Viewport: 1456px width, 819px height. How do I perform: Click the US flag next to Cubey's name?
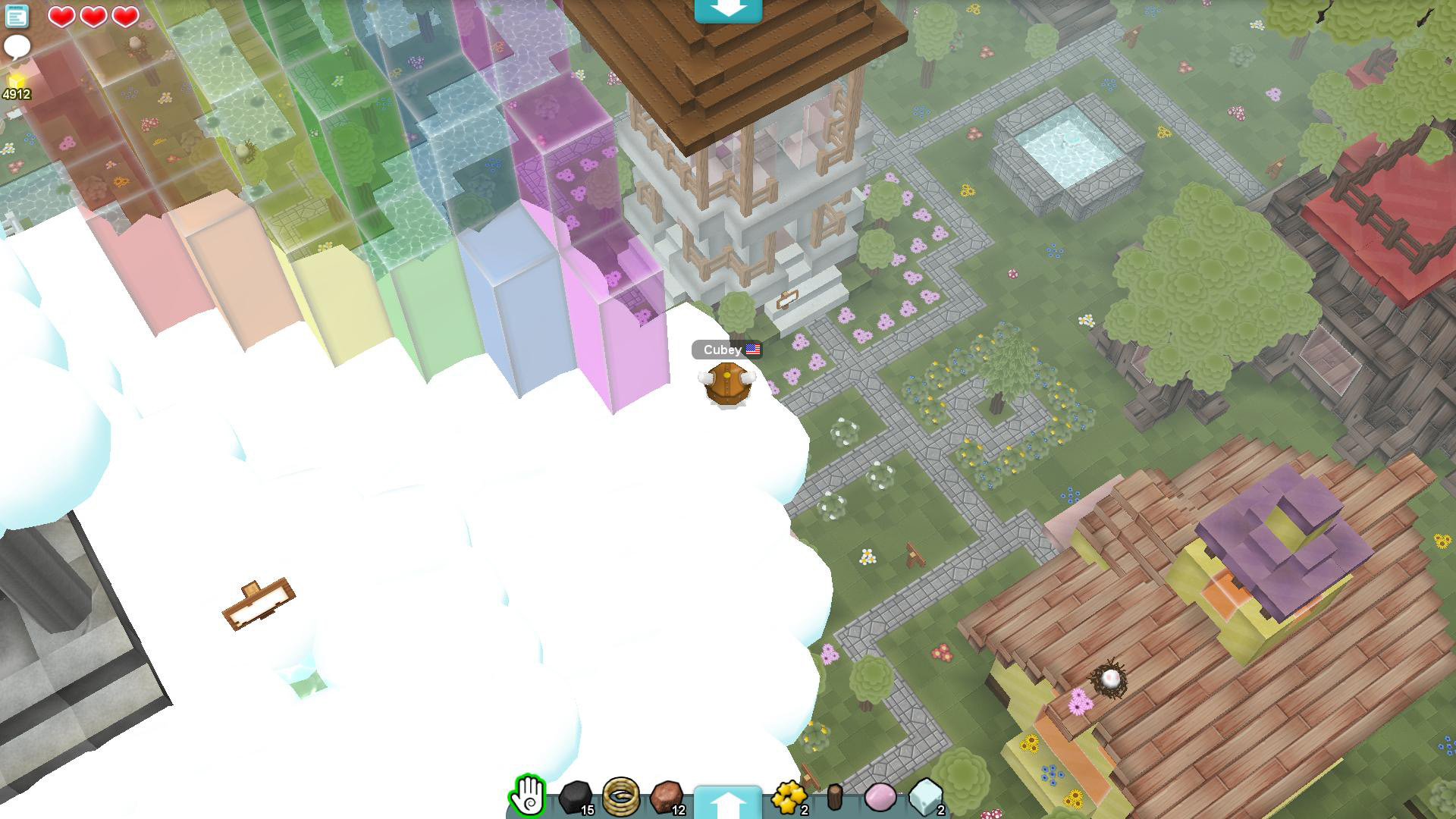[752, 350]
